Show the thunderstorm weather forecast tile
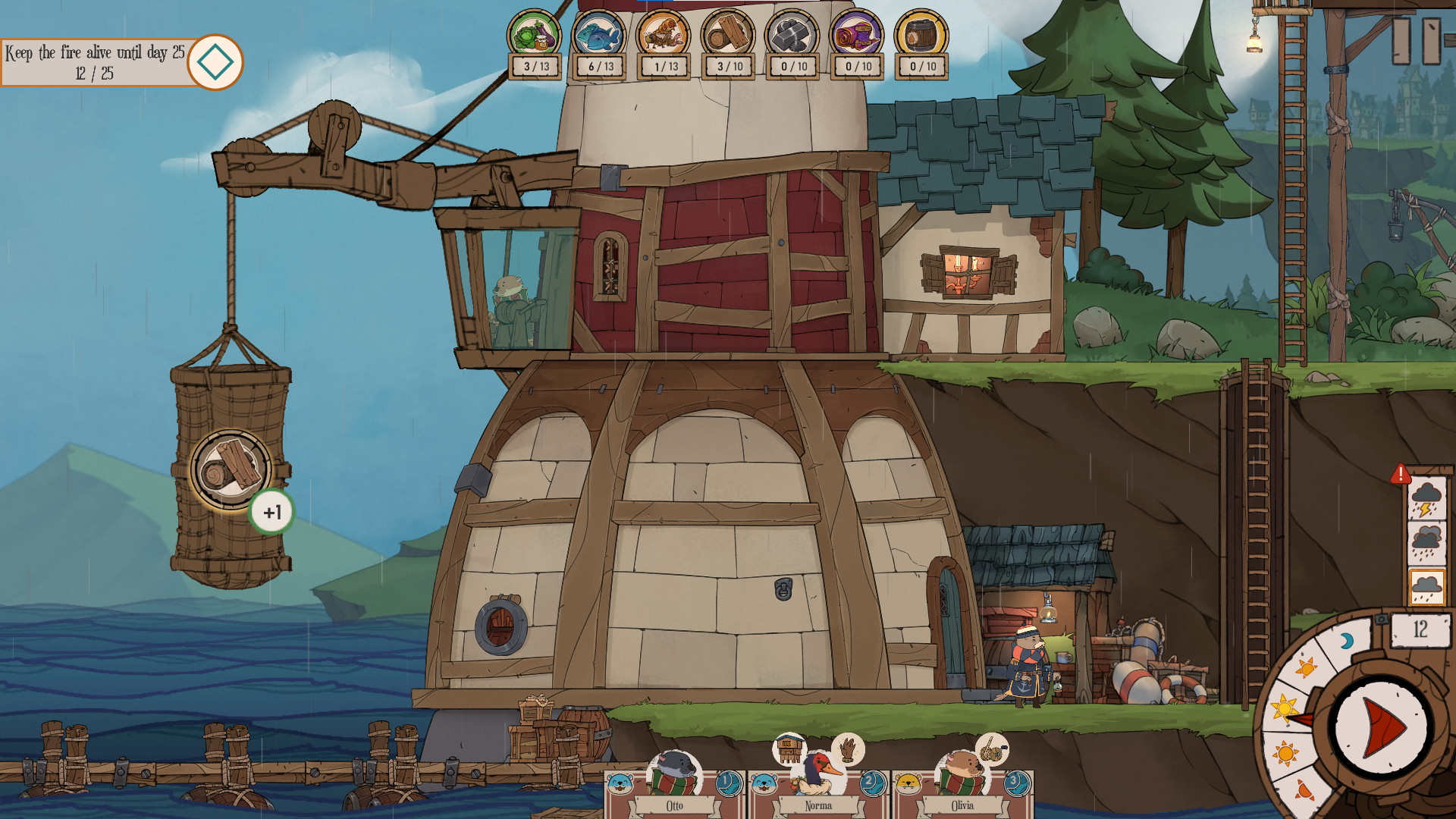Screen dimensions: 1456x819 pyautogui.click(x=1426, y=499)
